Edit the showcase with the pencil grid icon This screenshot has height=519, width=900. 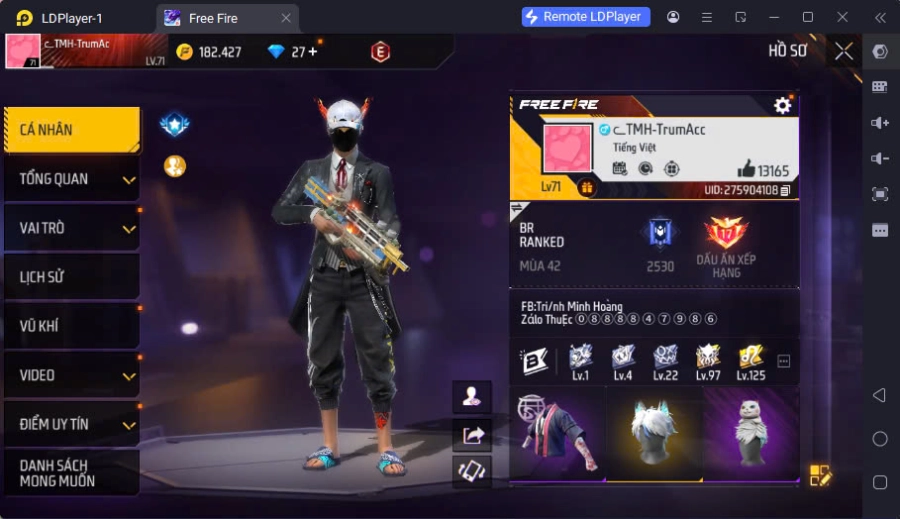[820, 476]
